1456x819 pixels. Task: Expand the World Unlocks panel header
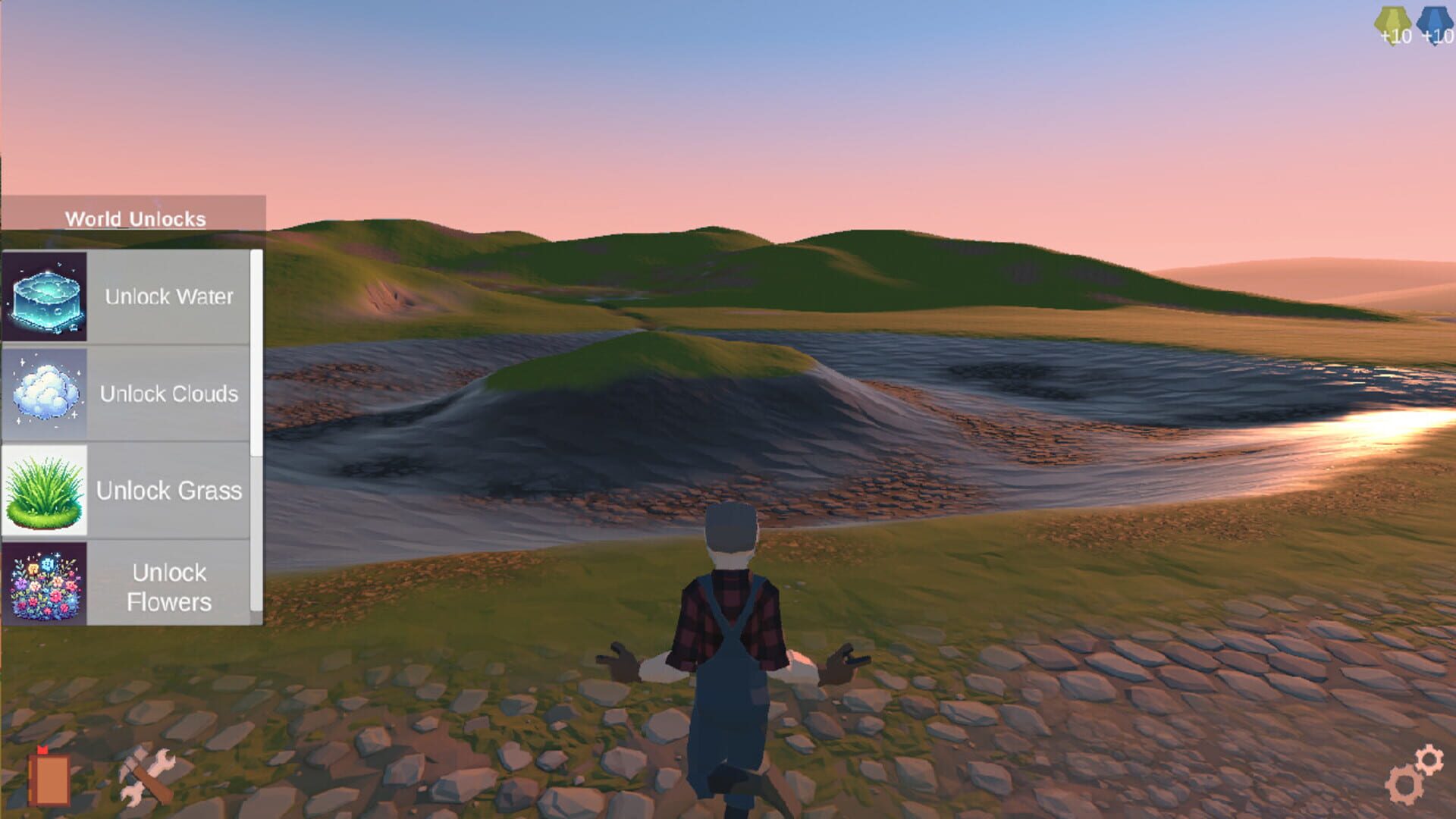pos(136,218)
